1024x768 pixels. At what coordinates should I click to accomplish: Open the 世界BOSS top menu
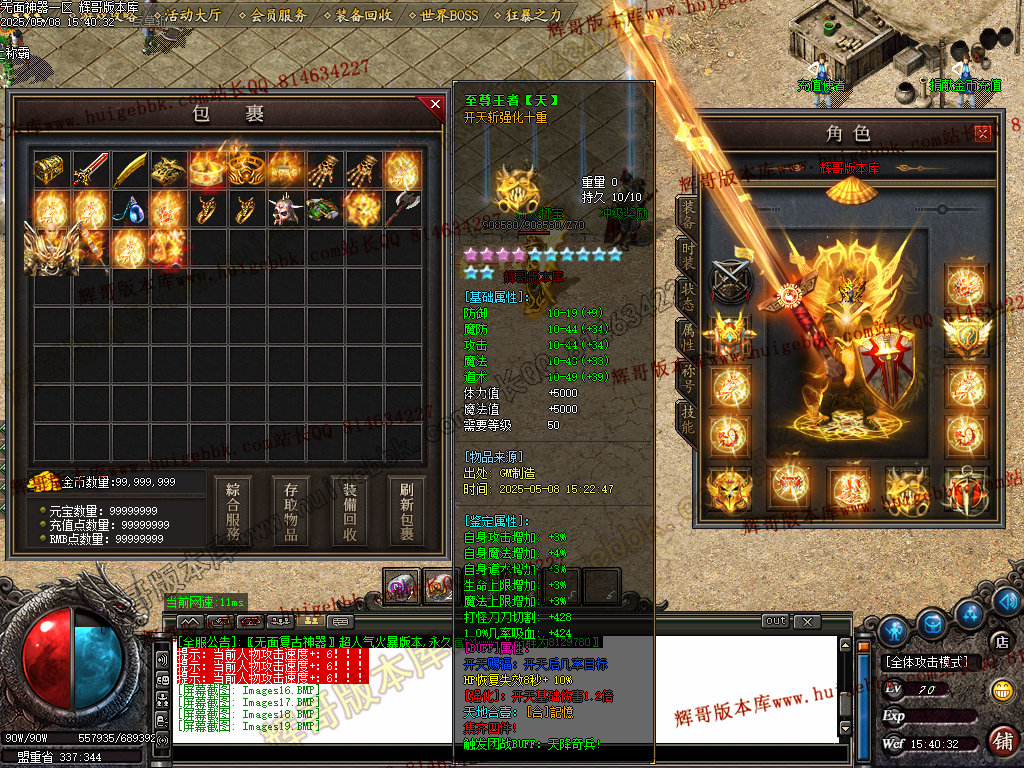pos(450,16)
